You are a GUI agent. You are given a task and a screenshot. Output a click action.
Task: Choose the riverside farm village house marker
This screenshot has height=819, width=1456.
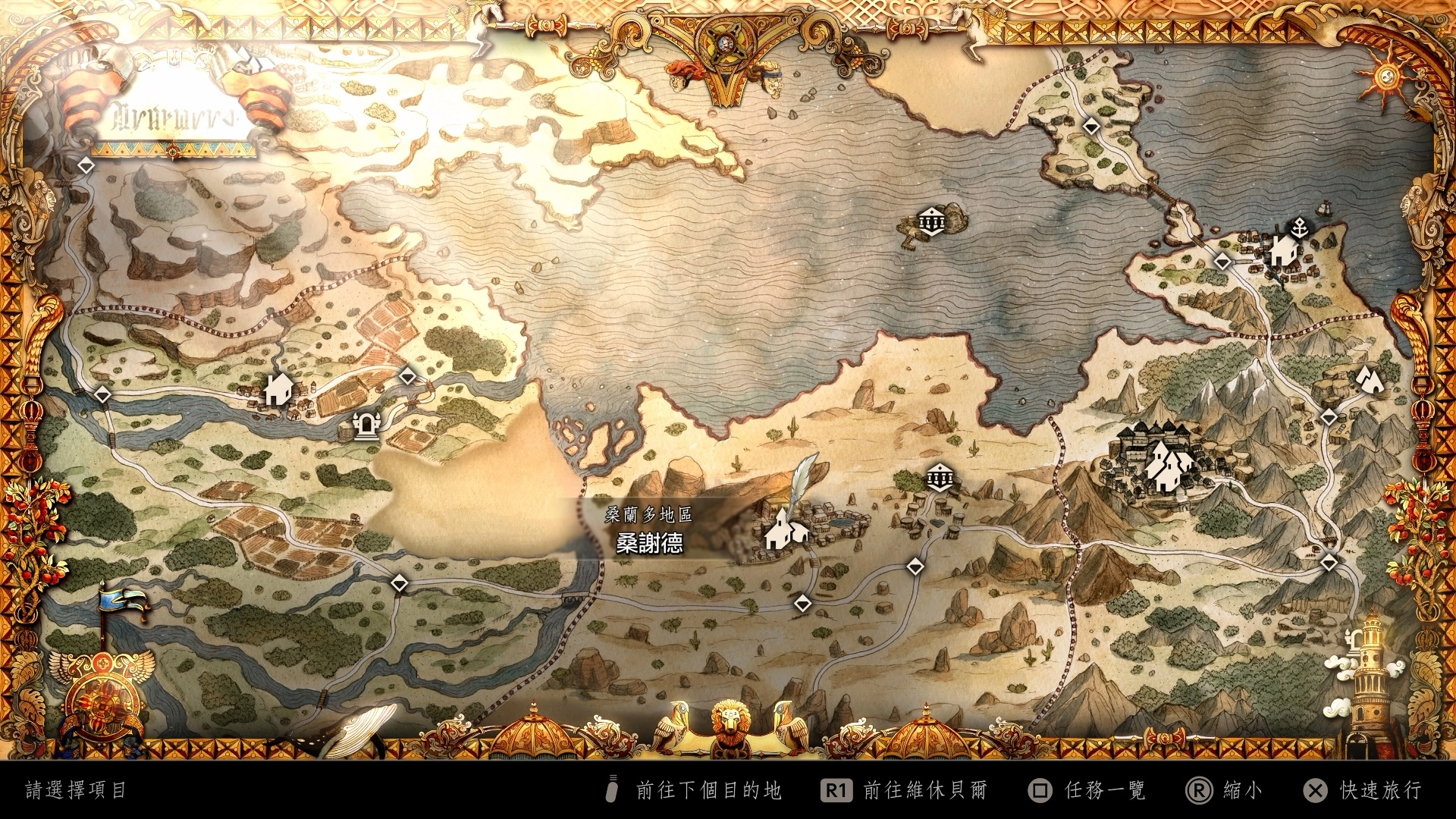[x=278, y=388]
